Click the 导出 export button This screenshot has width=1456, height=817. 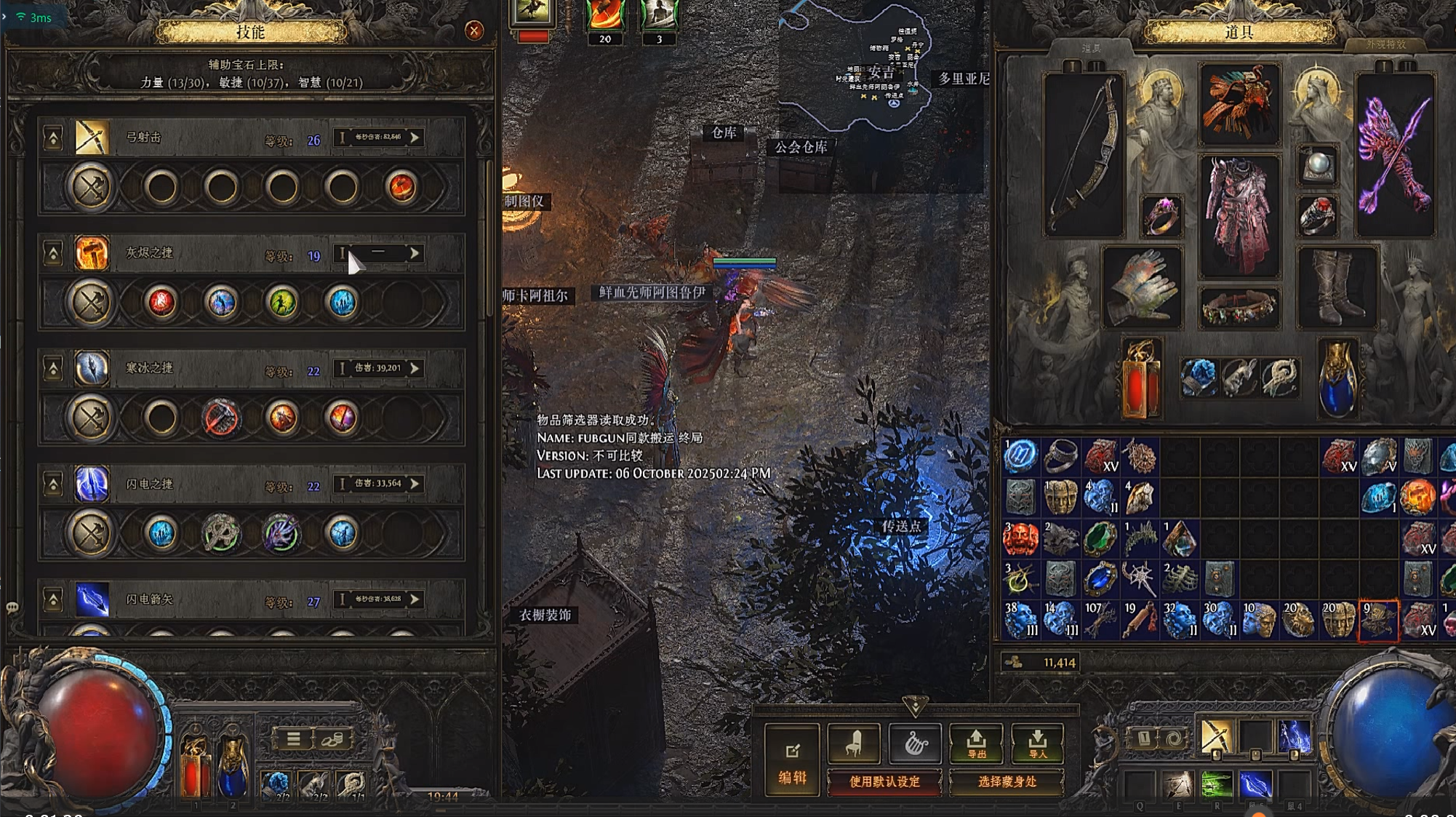[x=976, y=744]
